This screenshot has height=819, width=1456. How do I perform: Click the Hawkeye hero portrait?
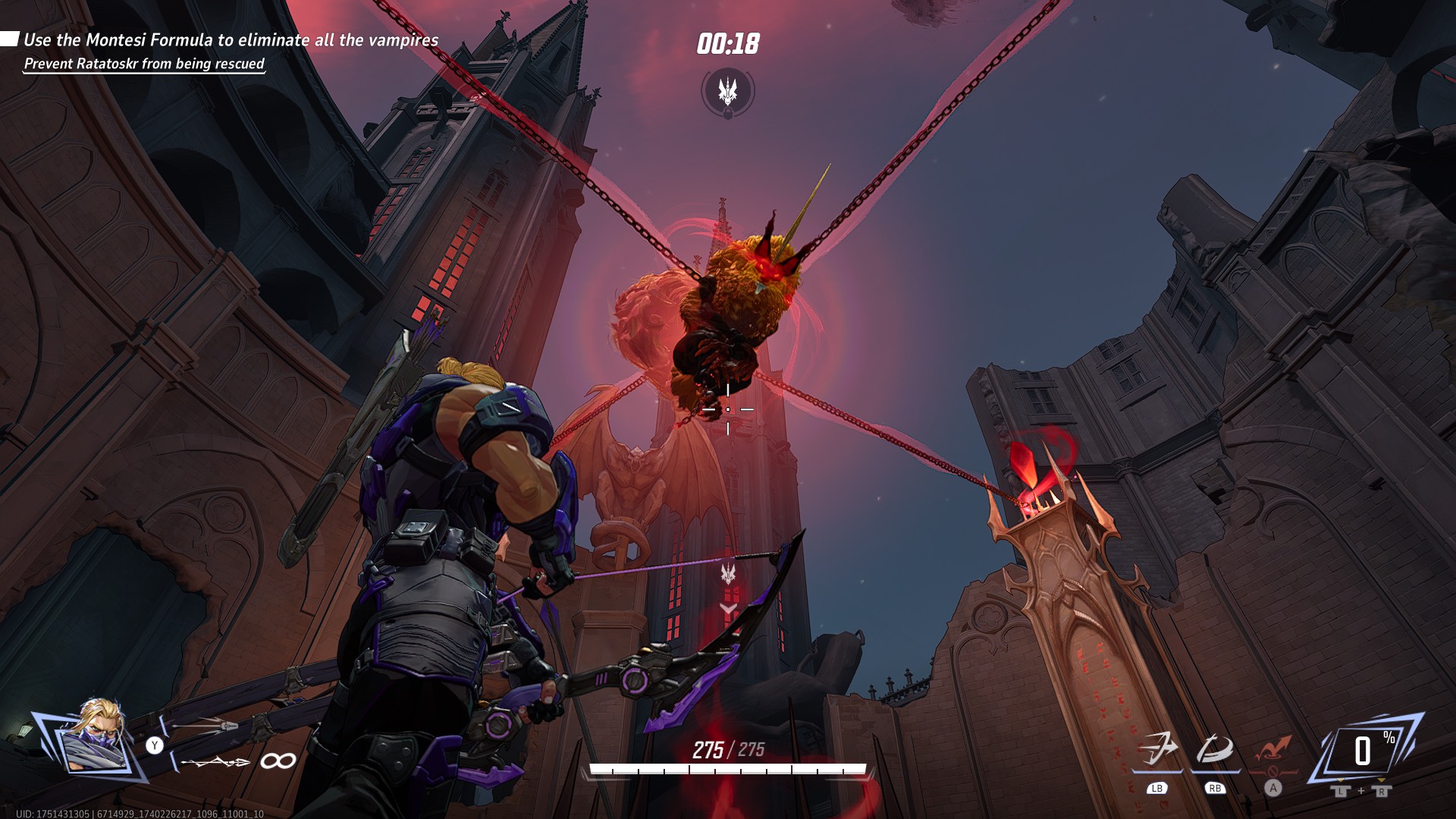[x=96, y=738]
